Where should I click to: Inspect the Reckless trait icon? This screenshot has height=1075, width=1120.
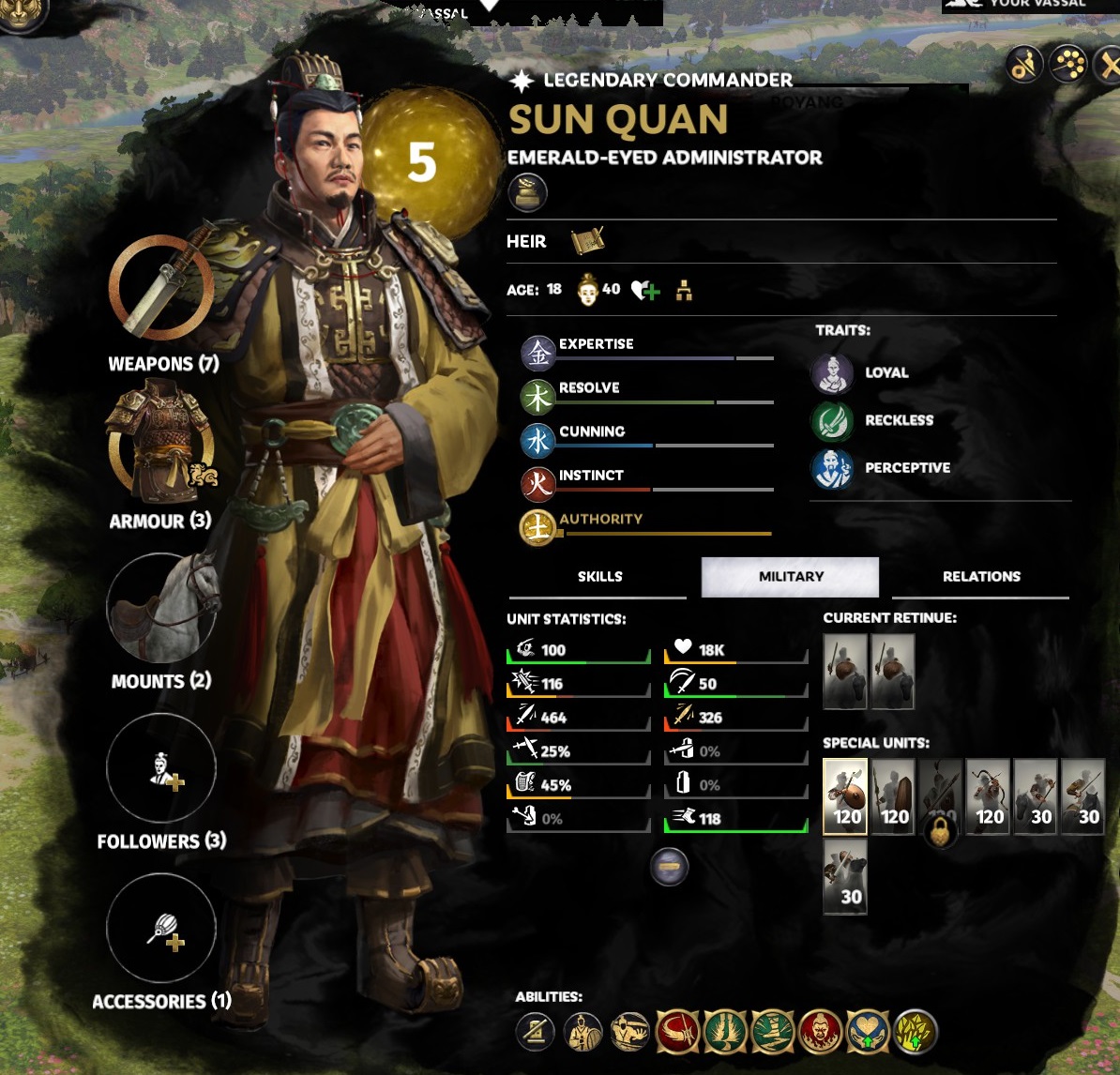[832, 421]
